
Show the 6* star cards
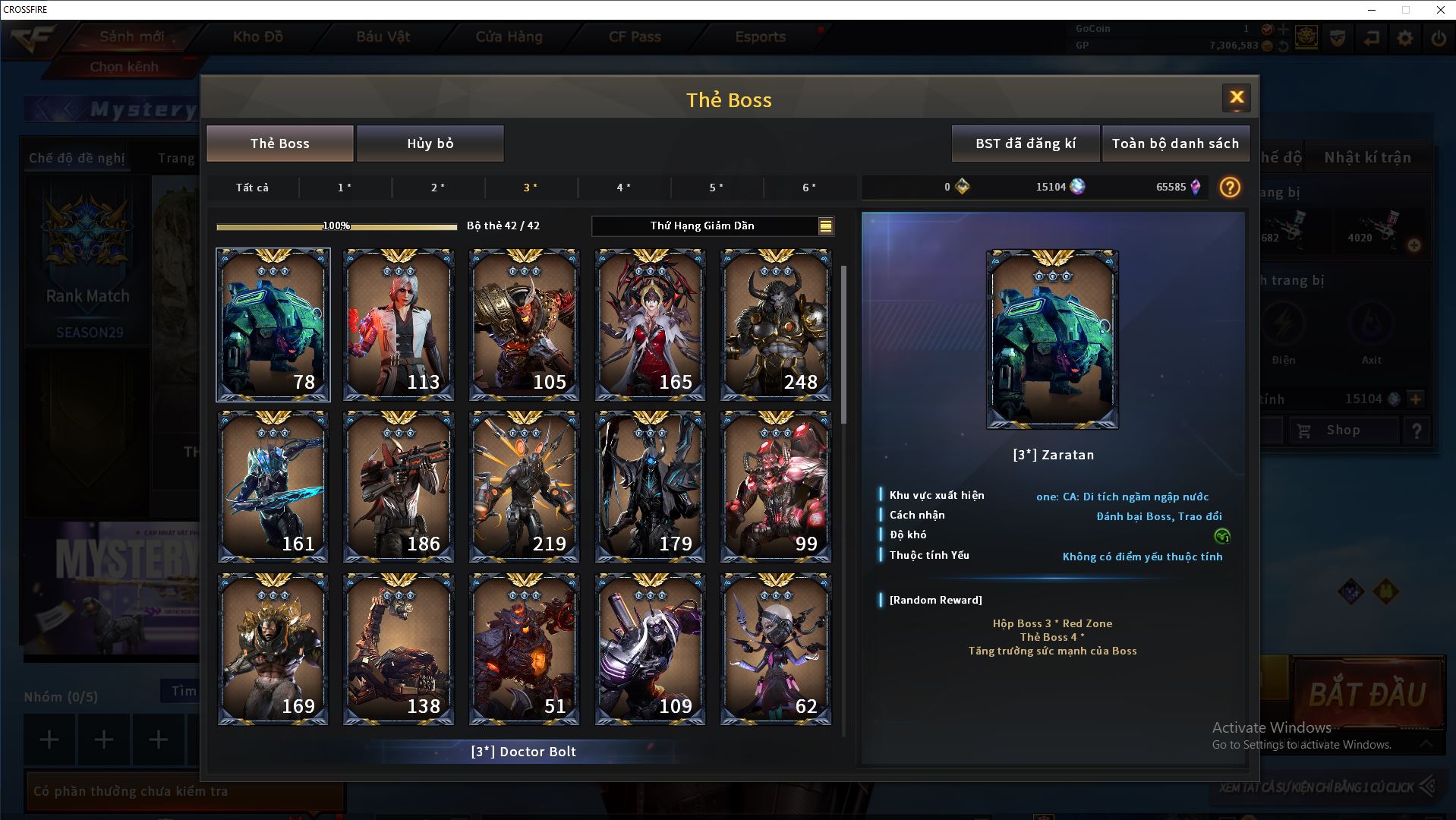coord(809,188)
